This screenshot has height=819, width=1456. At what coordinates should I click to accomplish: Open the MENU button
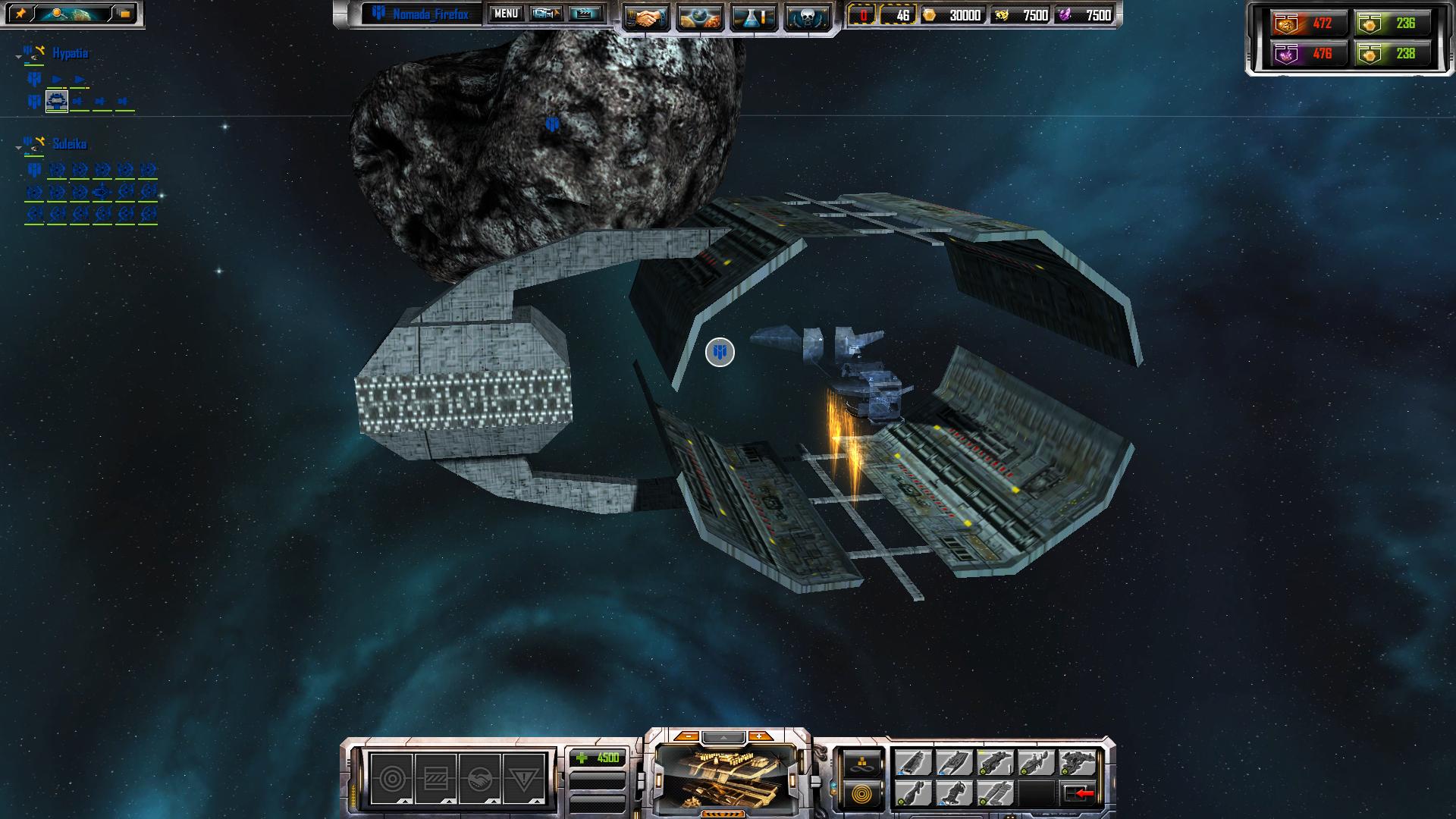click(x=506, y=14)
